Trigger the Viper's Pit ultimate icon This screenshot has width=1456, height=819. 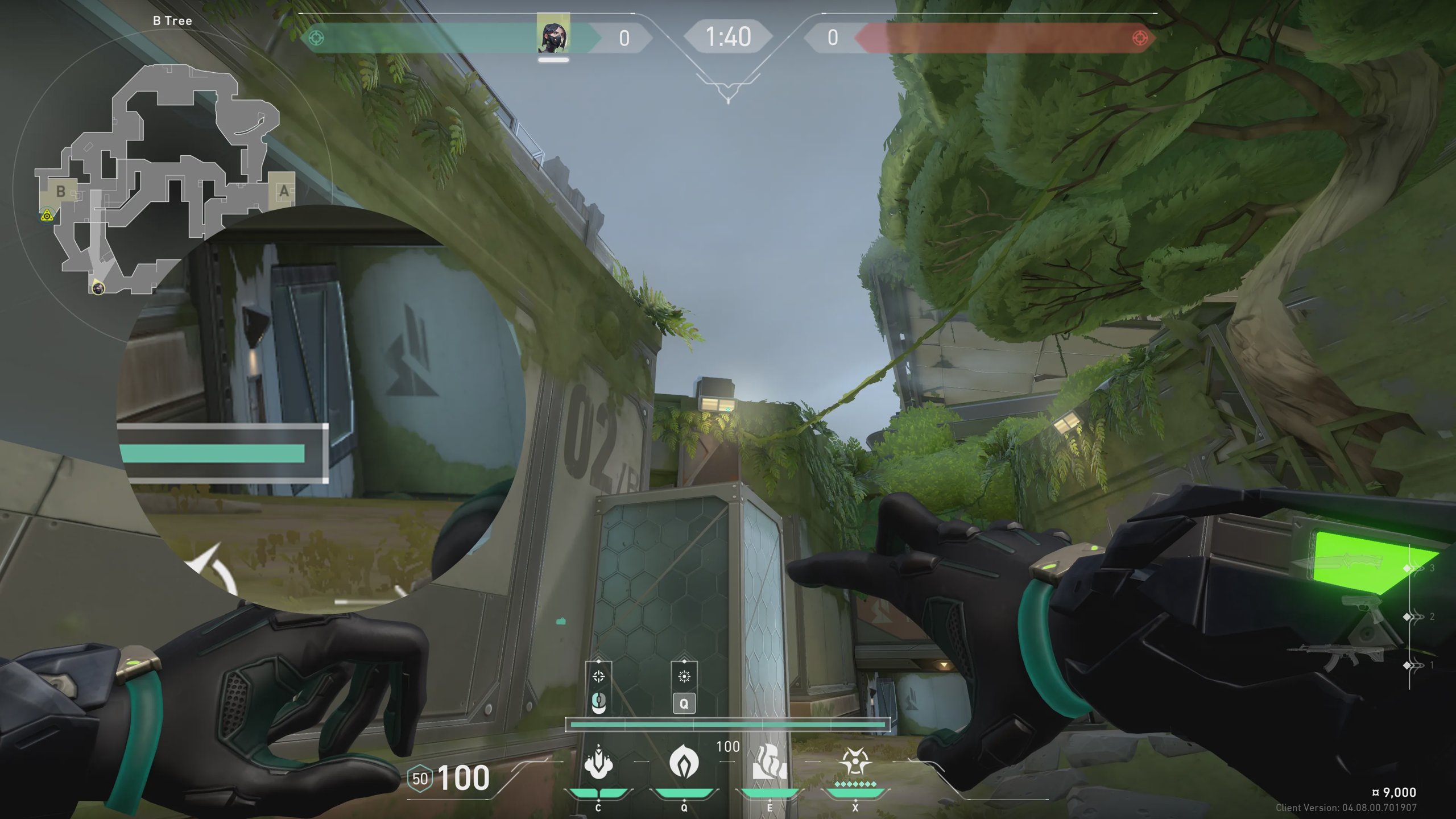(x=855, y=762)
